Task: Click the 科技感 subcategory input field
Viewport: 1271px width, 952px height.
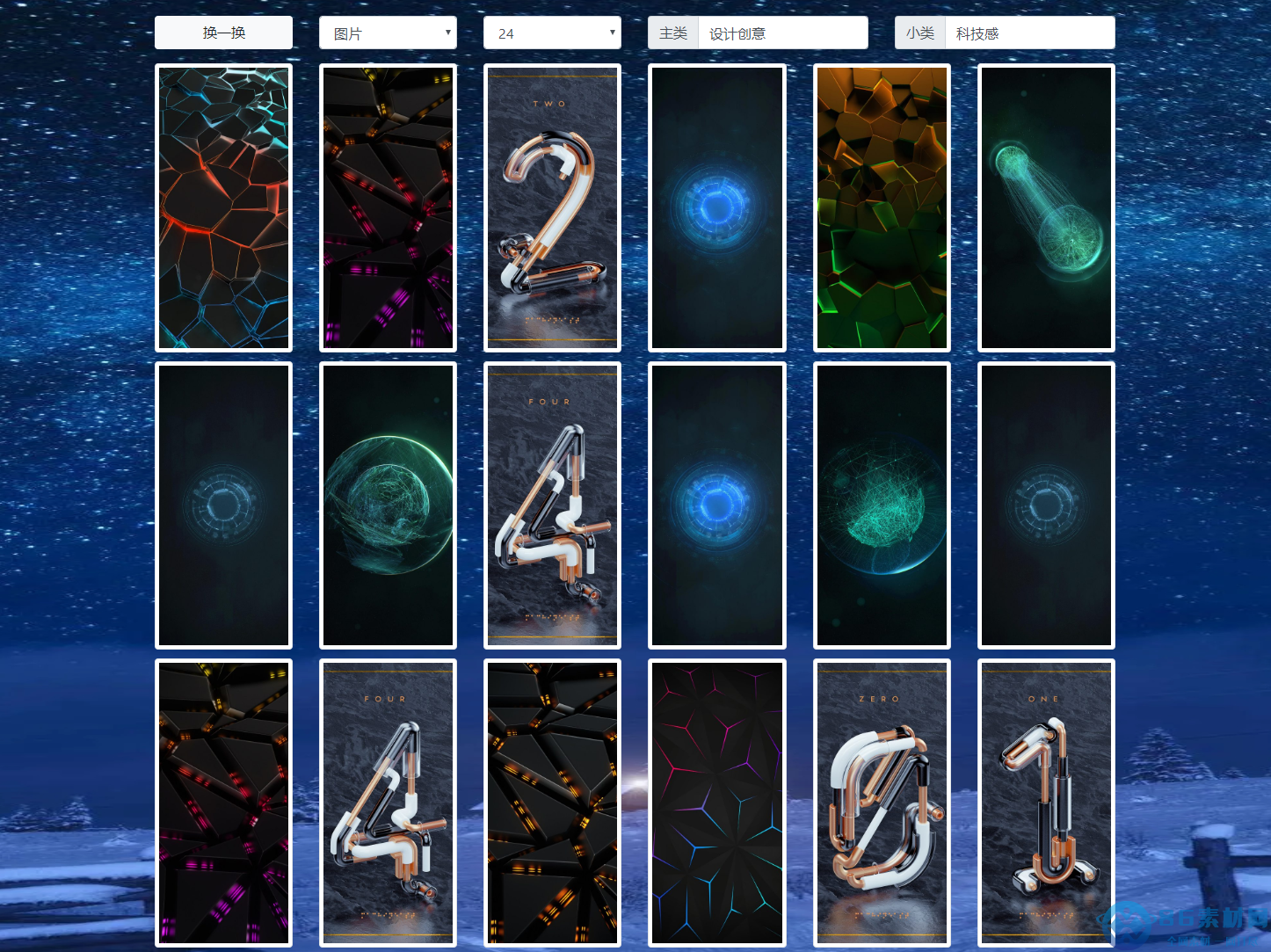Action: click(x=1030, y=33)
